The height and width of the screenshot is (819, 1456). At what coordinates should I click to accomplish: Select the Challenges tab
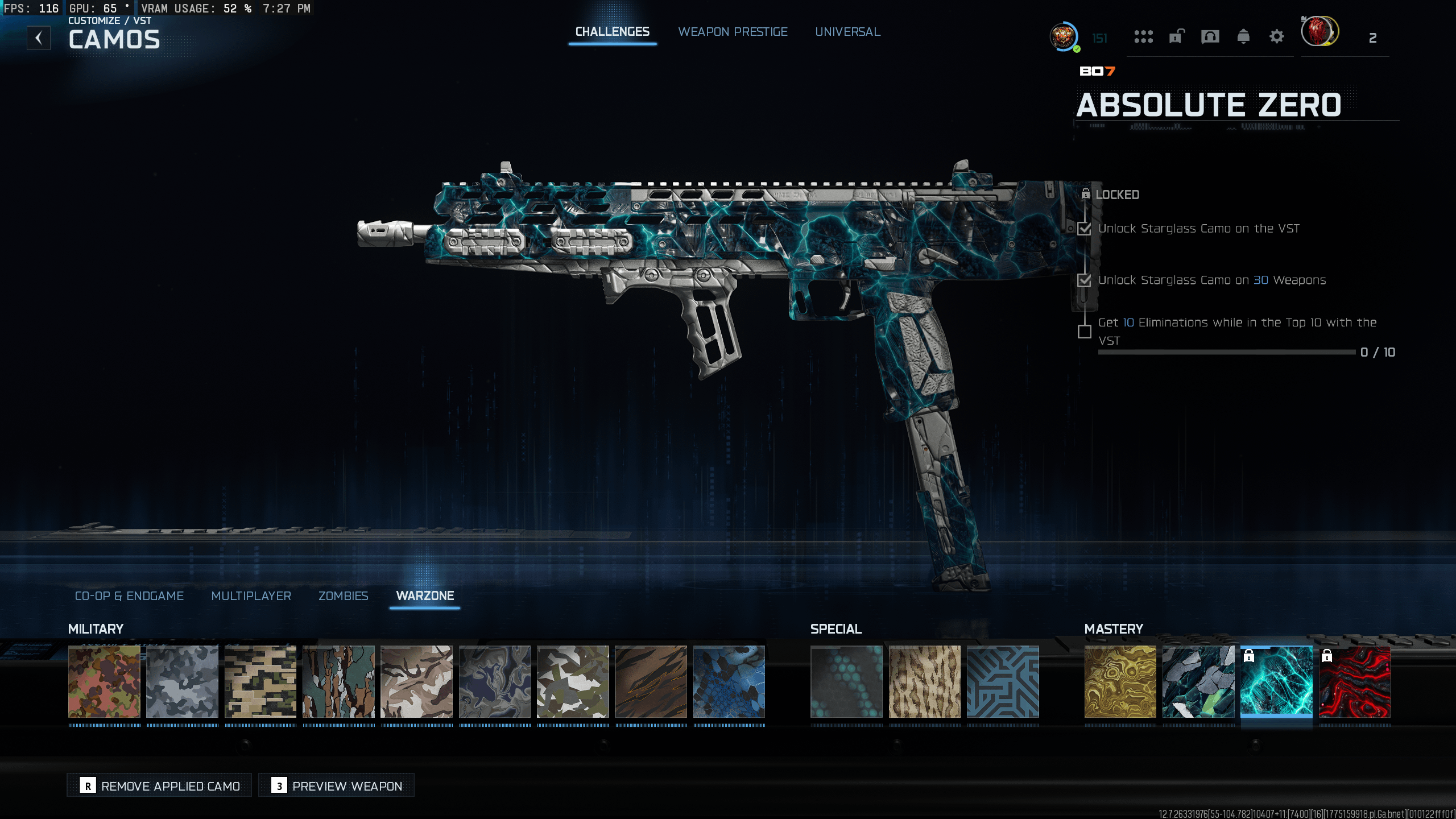pyautogui.click(x=612, y=32)
